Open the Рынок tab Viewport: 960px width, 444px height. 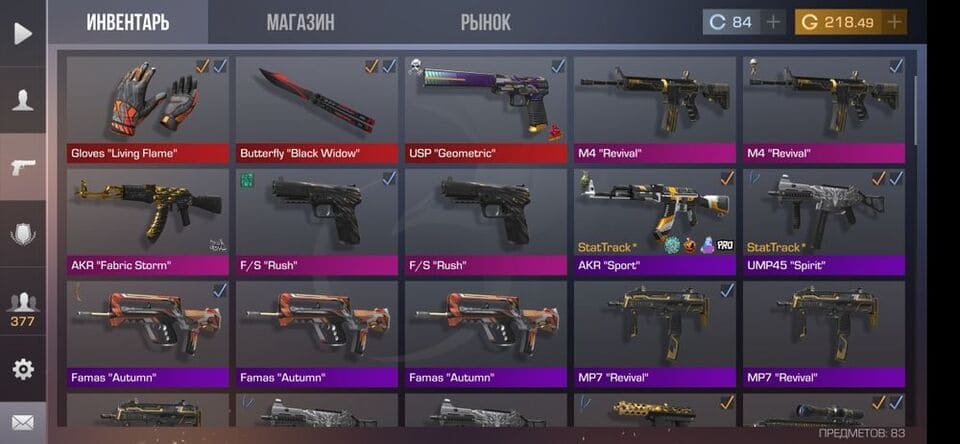(x=486, y=22)
